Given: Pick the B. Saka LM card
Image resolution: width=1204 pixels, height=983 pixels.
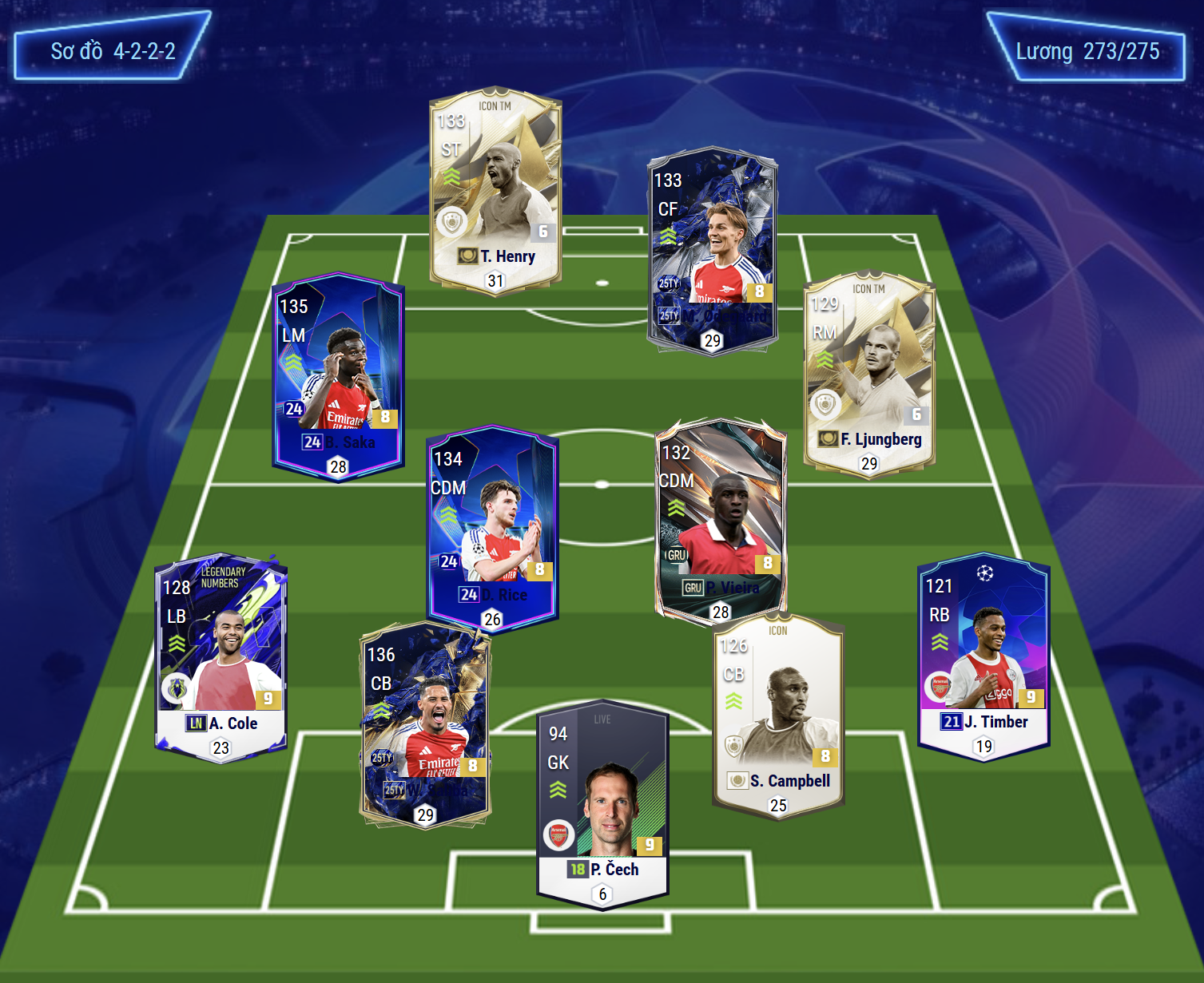Looking at the screenshot, I should point(338,375).
